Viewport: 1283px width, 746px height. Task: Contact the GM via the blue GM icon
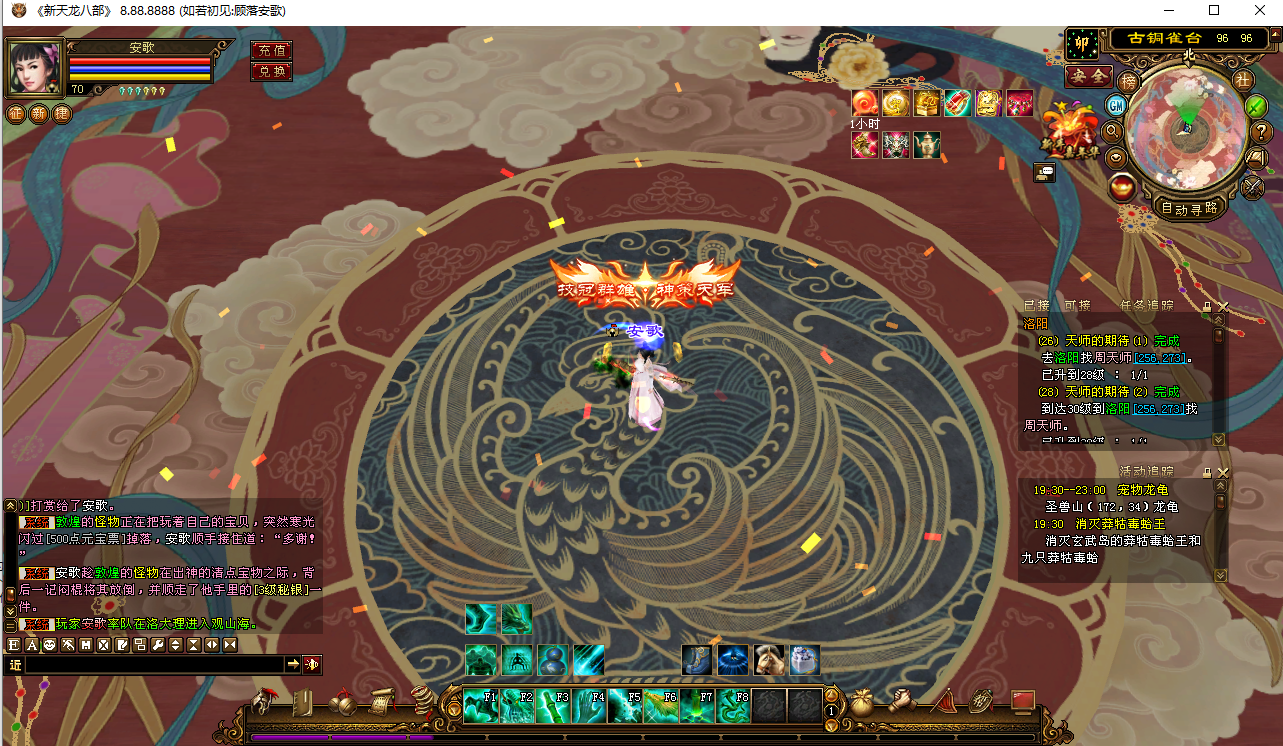click(x=1116, y=104)
